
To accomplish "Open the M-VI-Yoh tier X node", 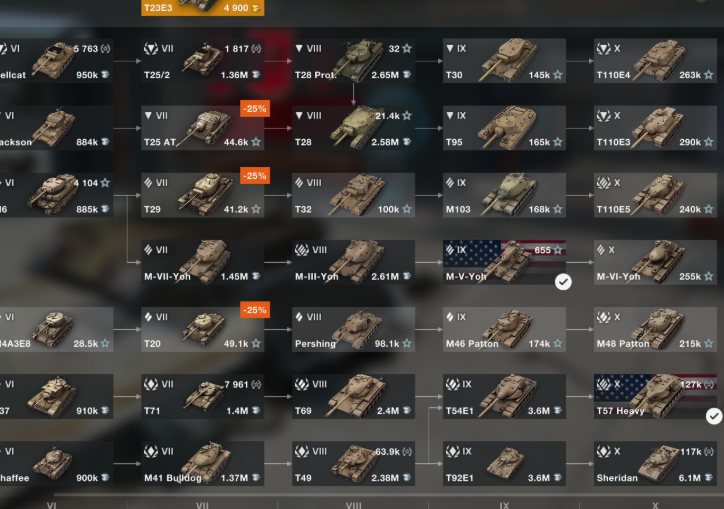I will (655, 262).
